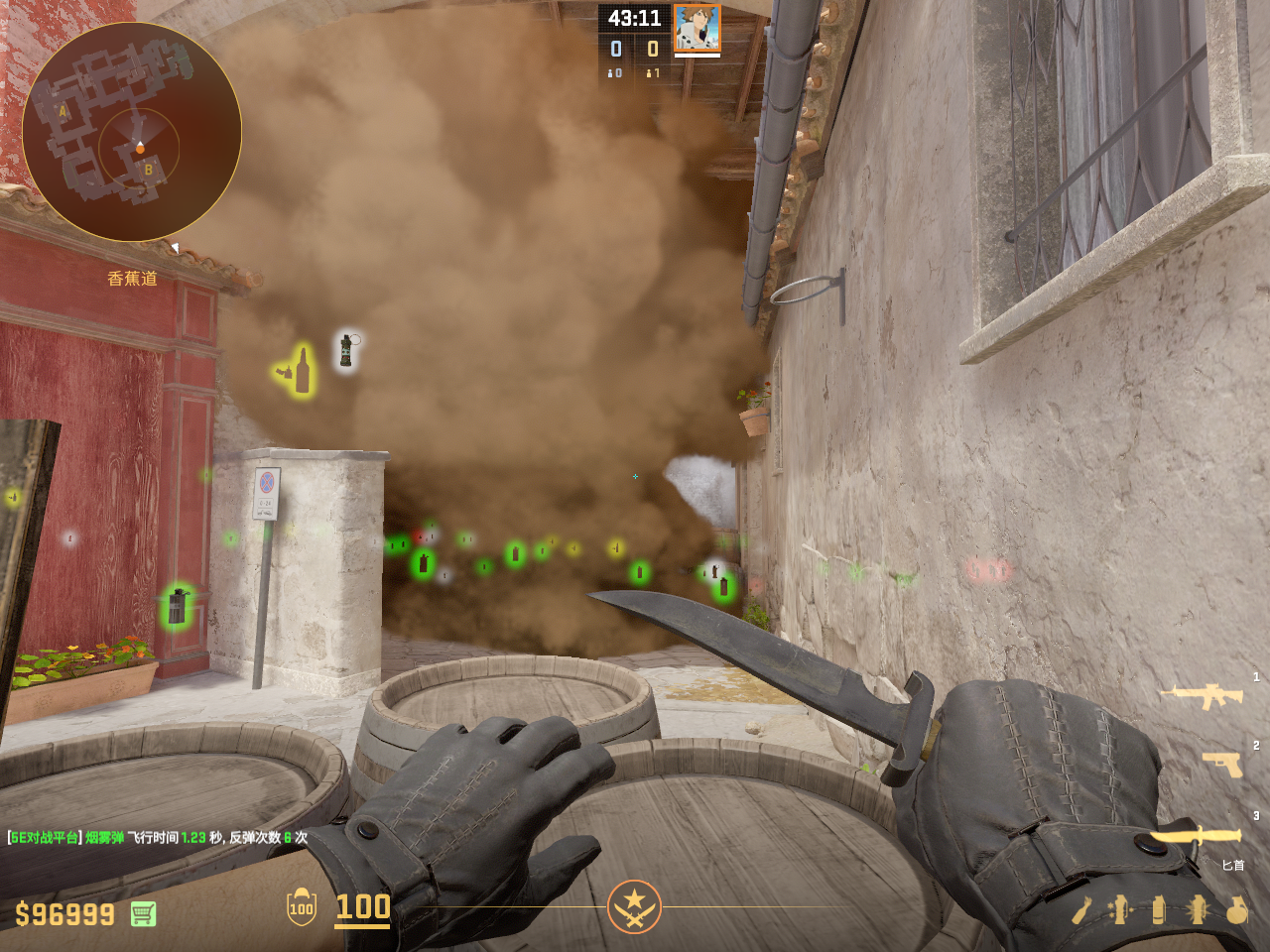Viewport: 1270px width, 952px height.
Task: Switch to the rifle in slot 1
Action: (1202, 695)
